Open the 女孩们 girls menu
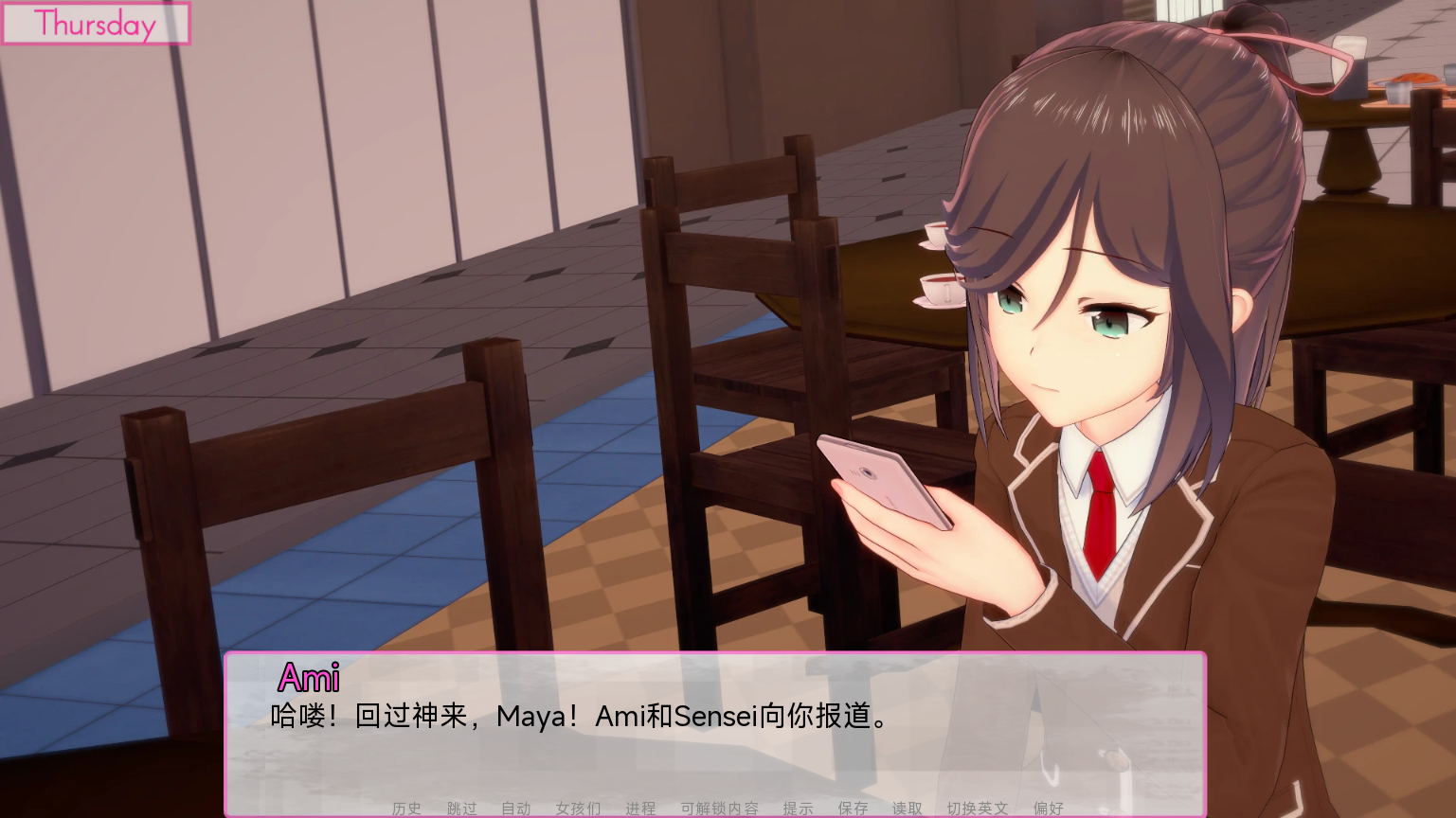 578,808
